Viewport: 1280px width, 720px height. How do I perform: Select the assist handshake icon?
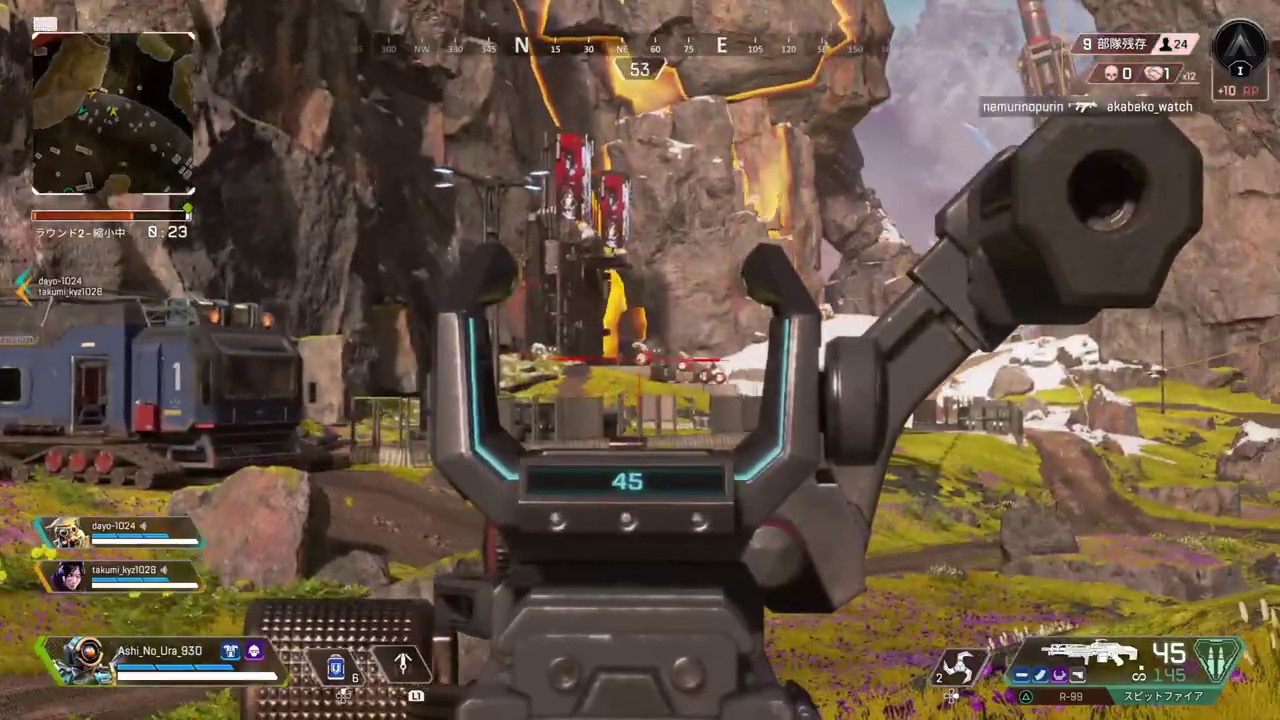coord(1154,73)
